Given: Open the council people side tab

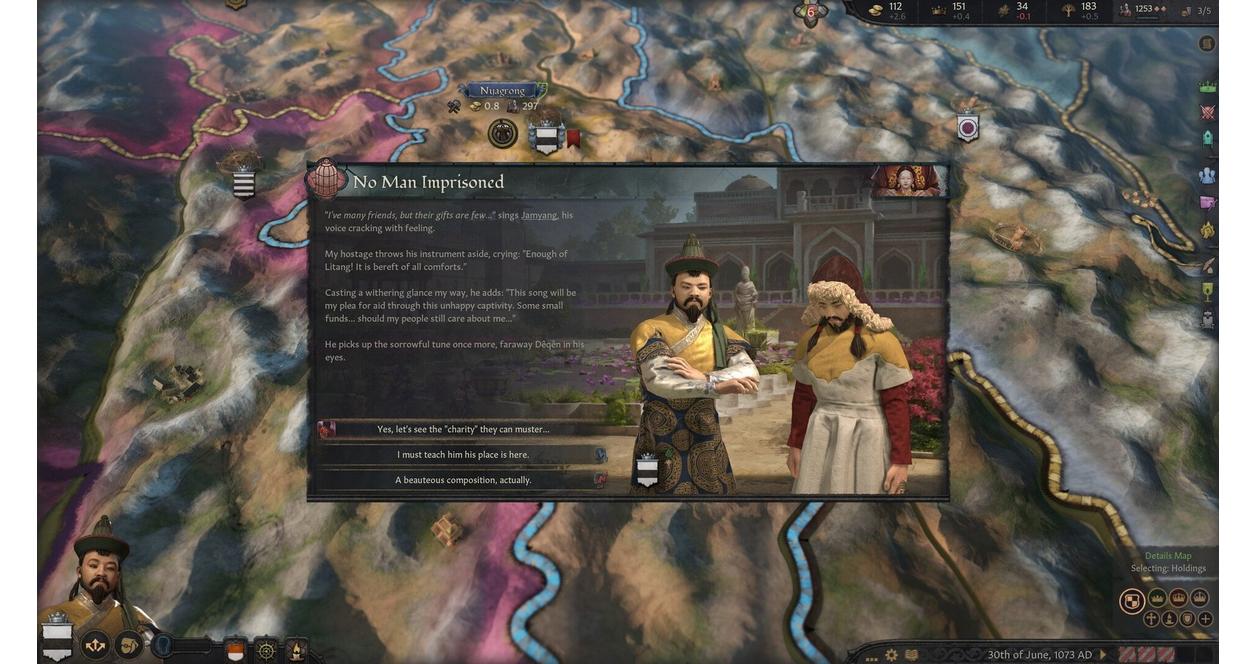Looking at the screenshot, I should tap(1207, 175).
